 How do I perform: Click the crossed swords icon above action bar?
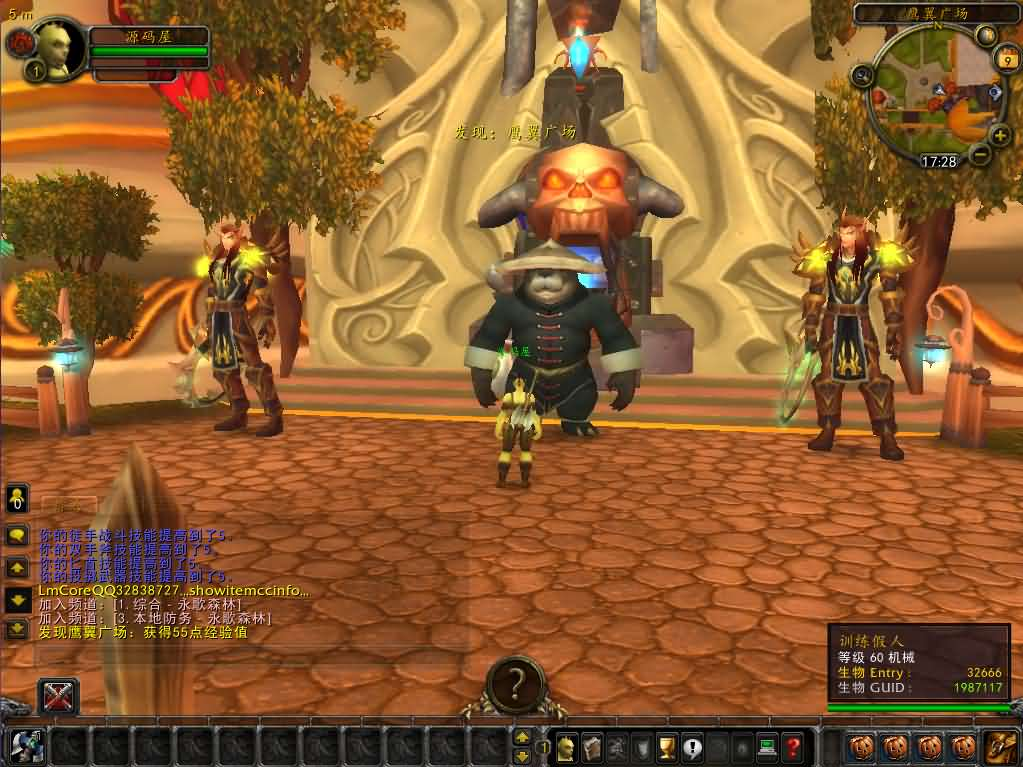58,696
